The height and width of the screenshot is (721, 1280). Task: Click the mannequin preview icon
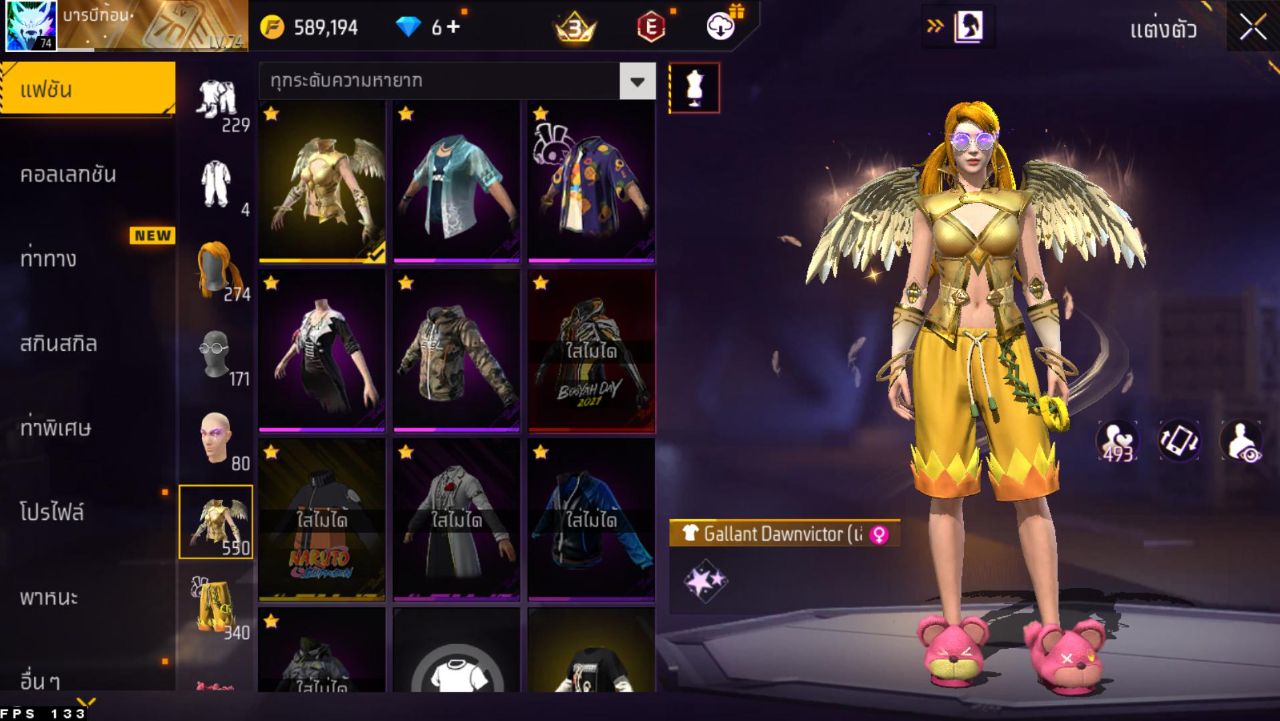tap(694, 89)
